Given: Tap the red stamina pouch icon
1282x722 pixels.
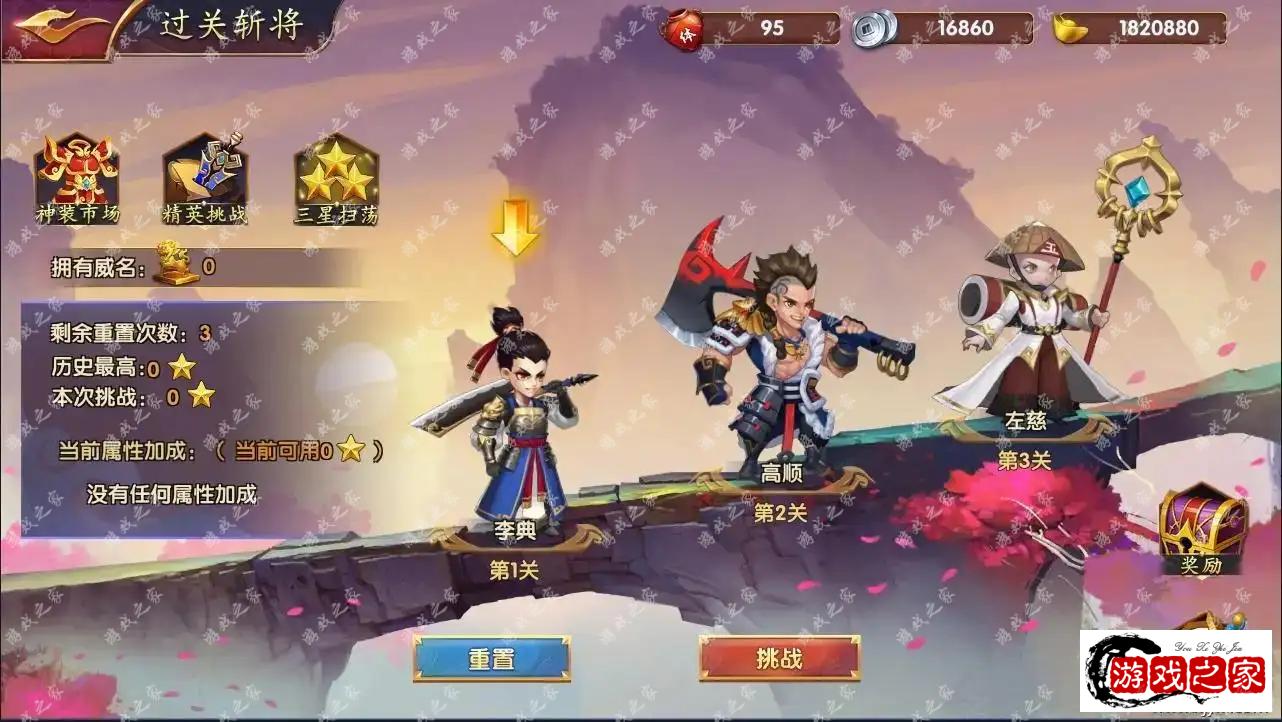Looking at the screenshot, I should click(x=684, y=28).
